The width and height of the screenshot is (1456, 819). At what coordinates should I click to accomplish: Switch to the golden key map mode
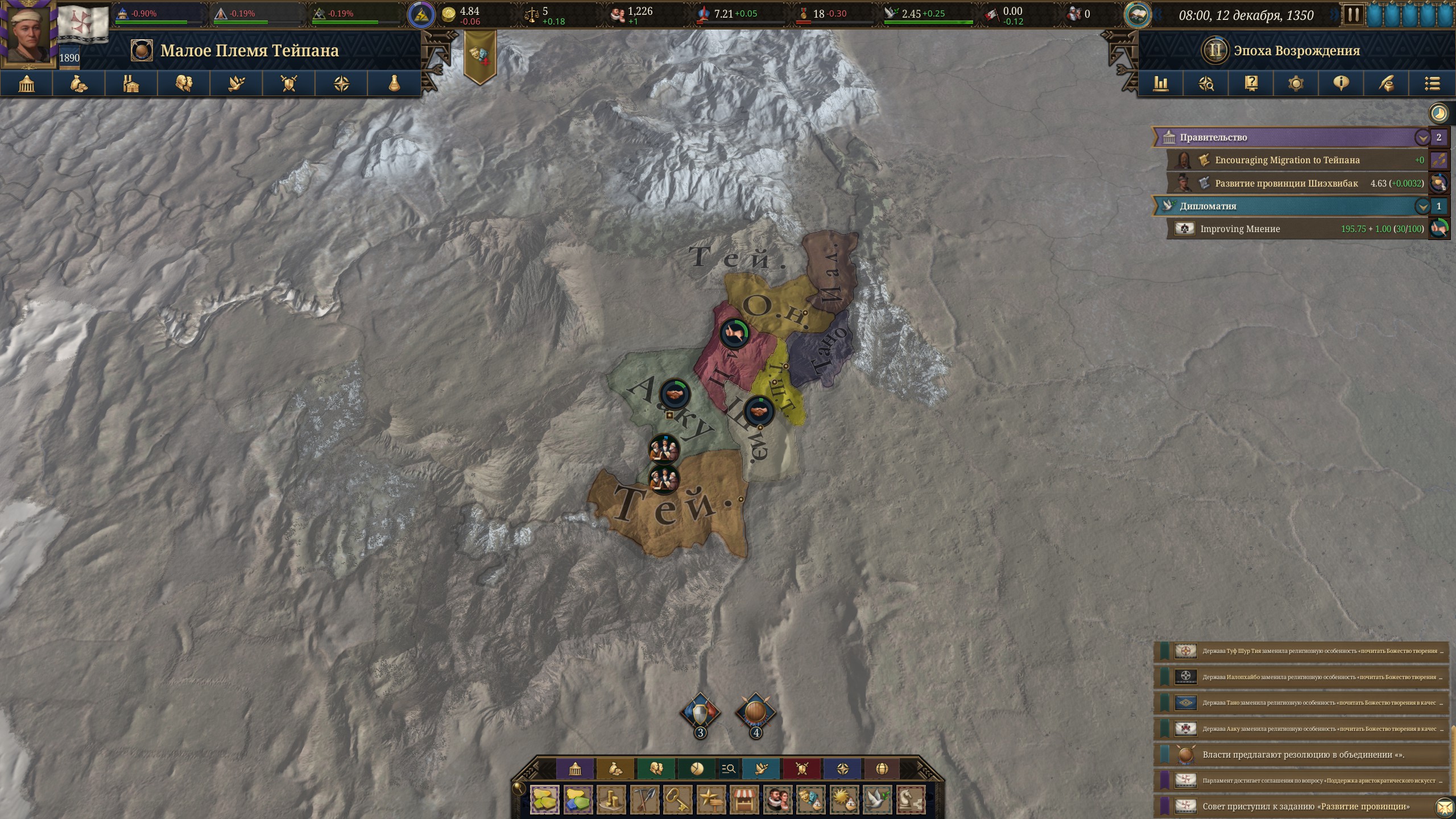pyautogui.click(x=677, y=800)
